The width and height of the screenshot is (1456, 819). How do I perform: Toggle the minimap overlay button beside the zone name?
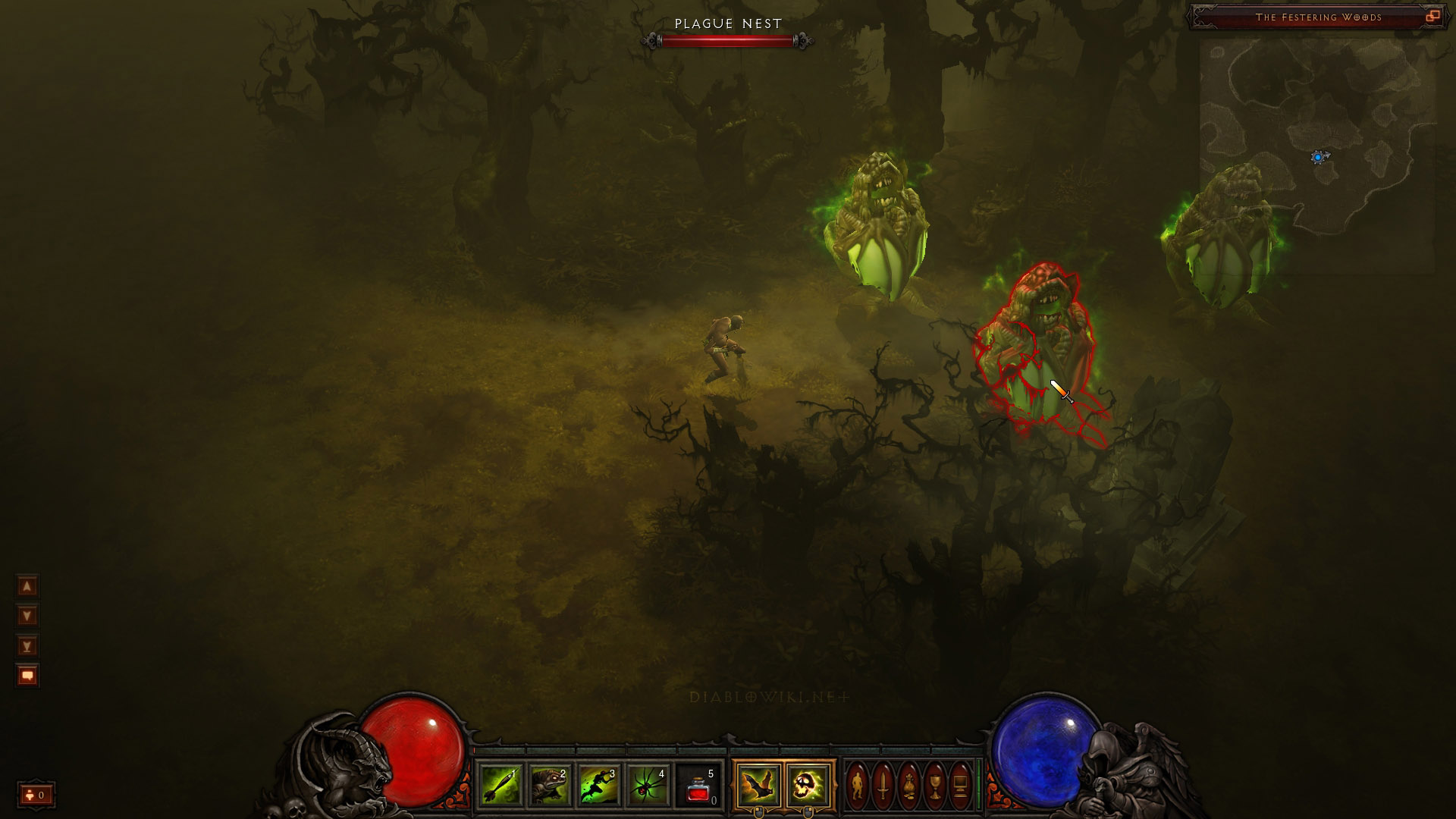(1432, 17)
